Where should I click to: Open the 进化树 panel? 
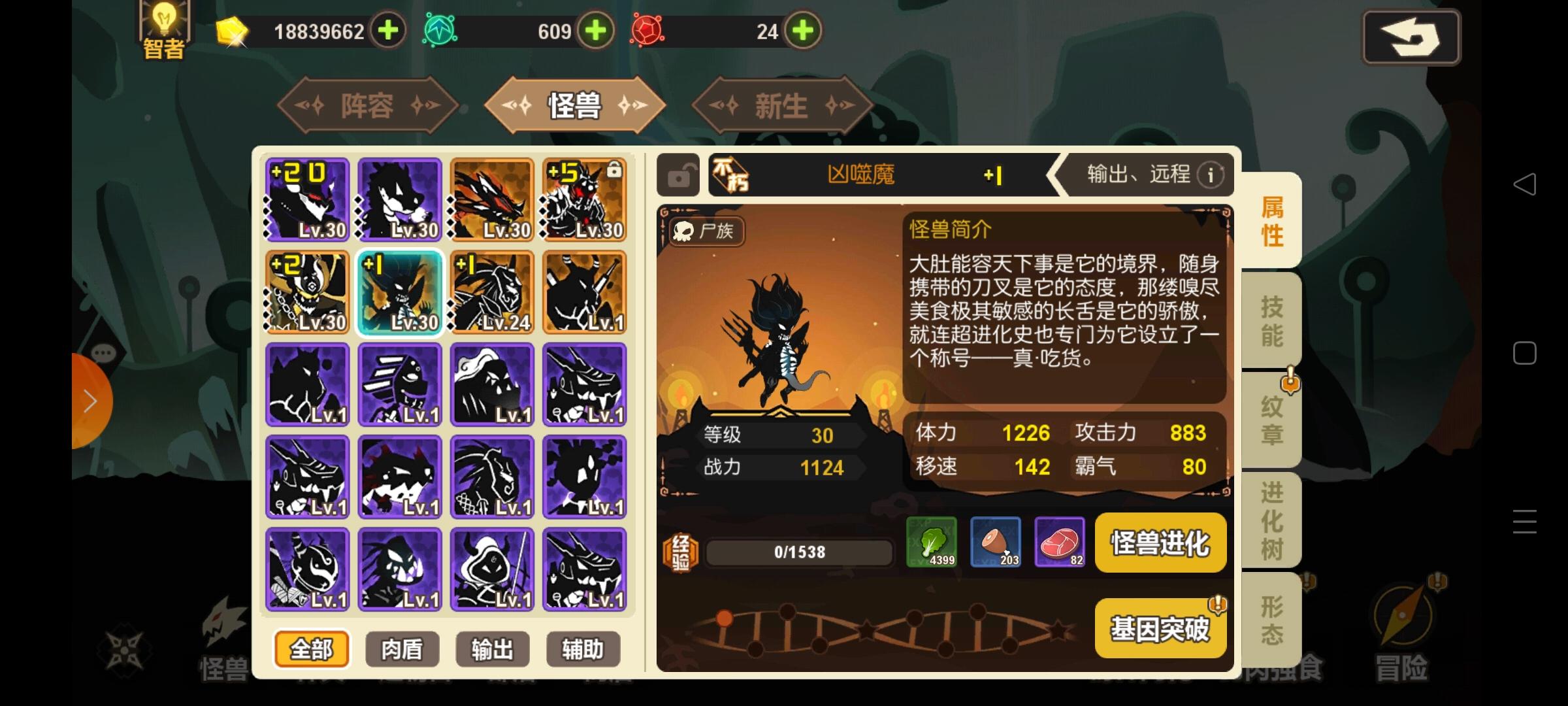pos(1270,518)
